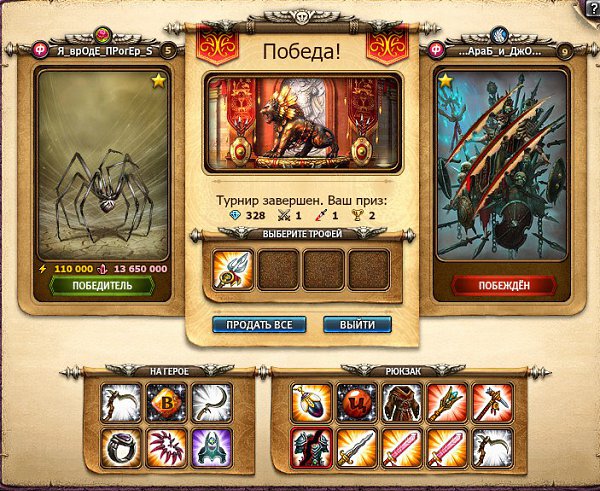
Task: Select the amulet in the backpack
Action: 310,401
